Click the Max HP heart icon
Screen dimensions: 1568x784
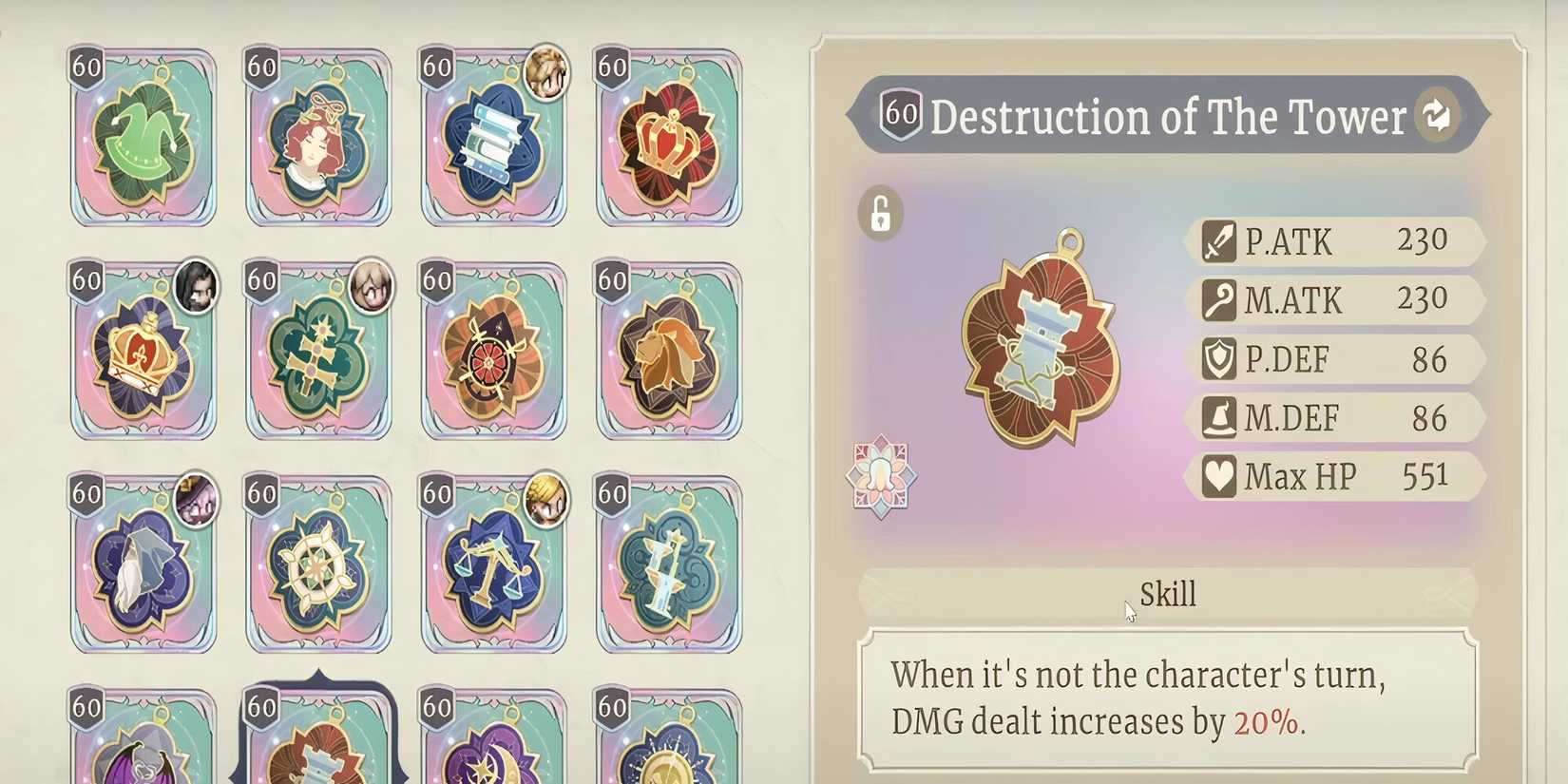(x=1218, y=475)
